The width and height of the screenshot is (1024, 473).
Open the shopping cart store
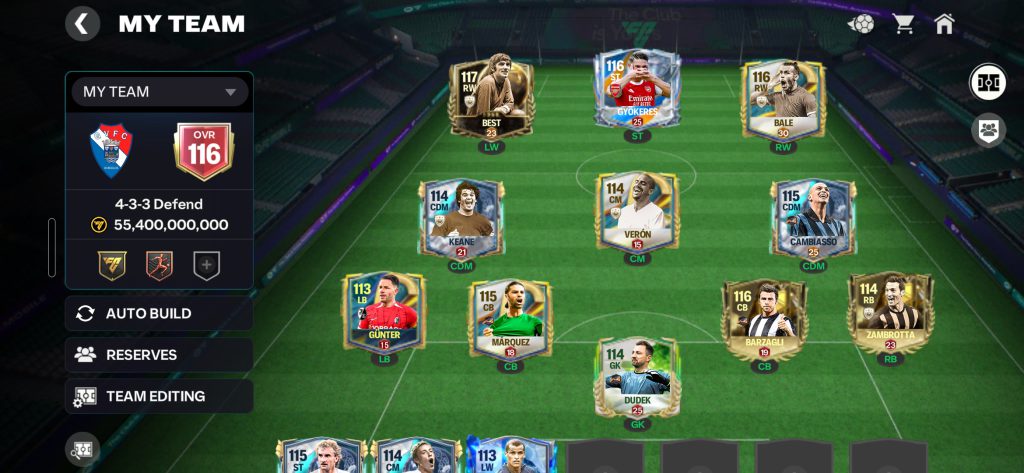[904, 24]
